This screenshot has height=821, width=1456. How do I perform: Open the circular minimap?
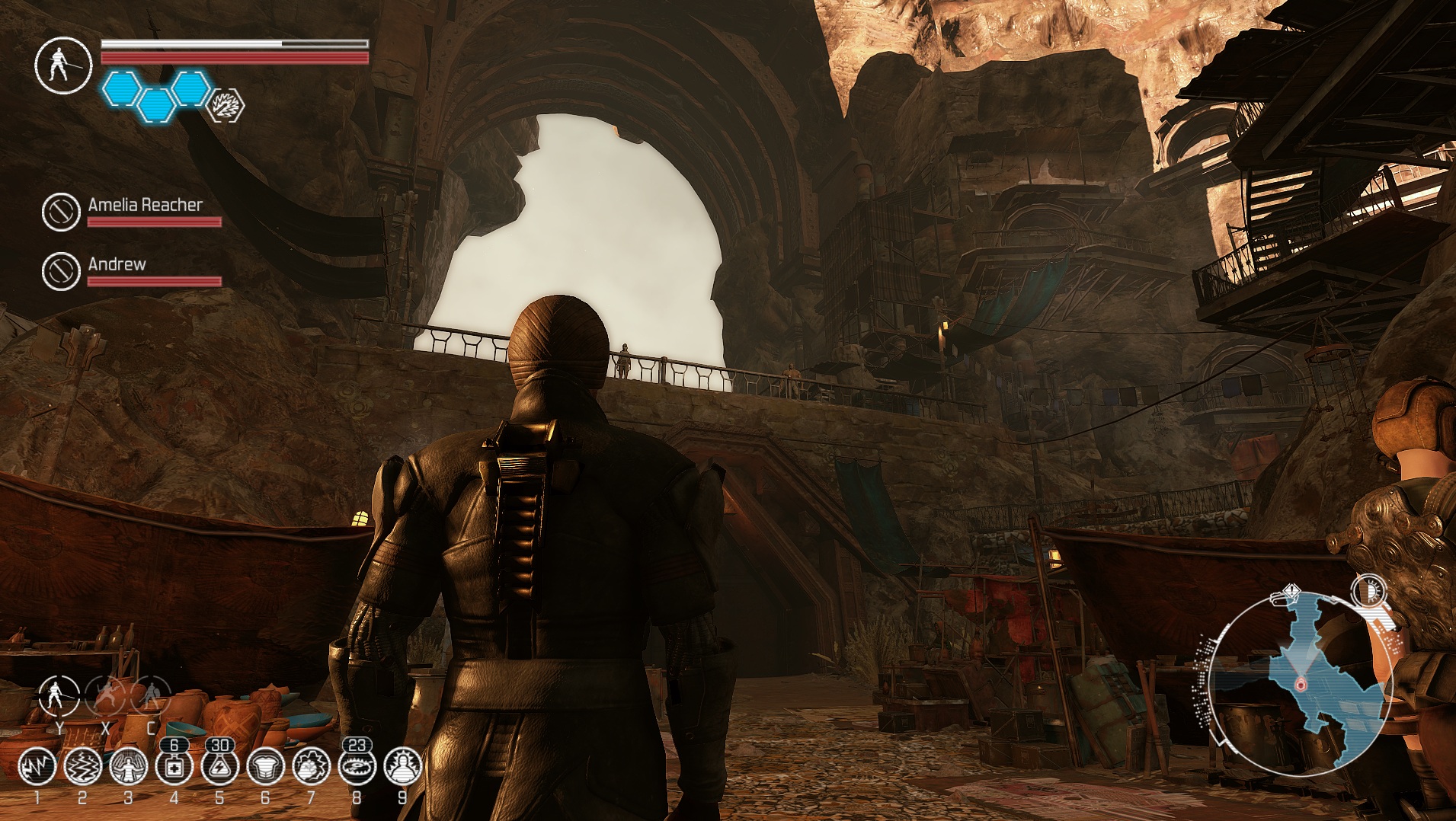click(x=1300, y=684)
